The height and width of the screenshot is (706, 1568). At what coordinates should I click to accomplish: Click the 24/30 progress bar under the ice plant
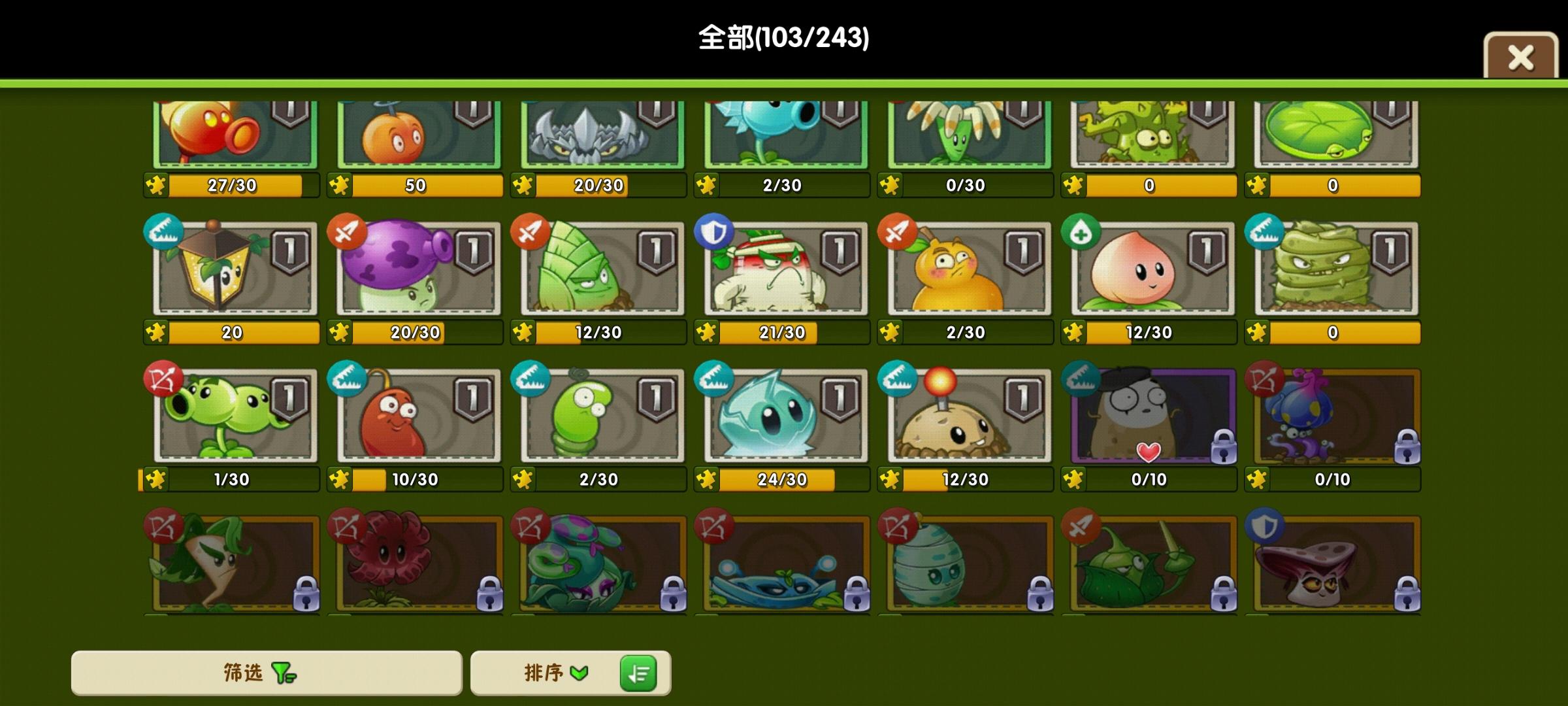coord(781,479)
